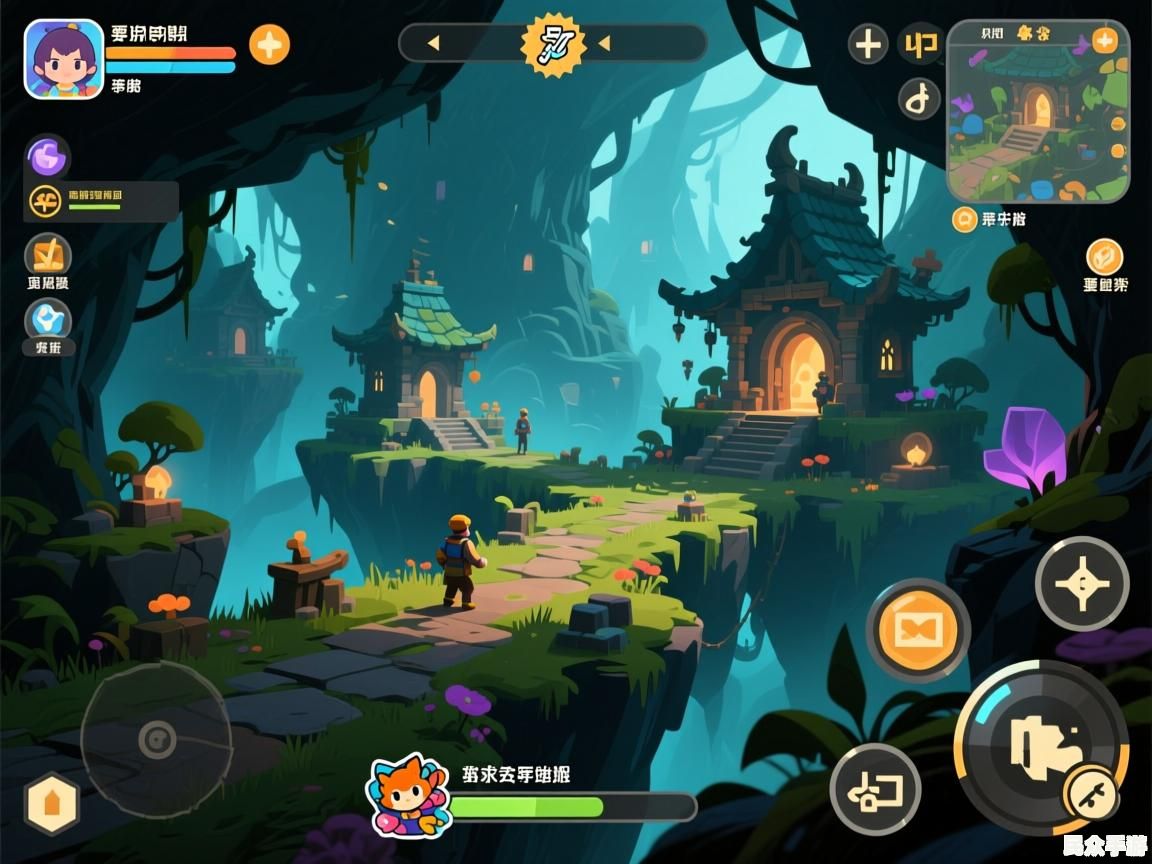Tap the orange leaf badge under the minimap
The width and height of the screenshot is (1152, 864).
[x=1104, y=257]
